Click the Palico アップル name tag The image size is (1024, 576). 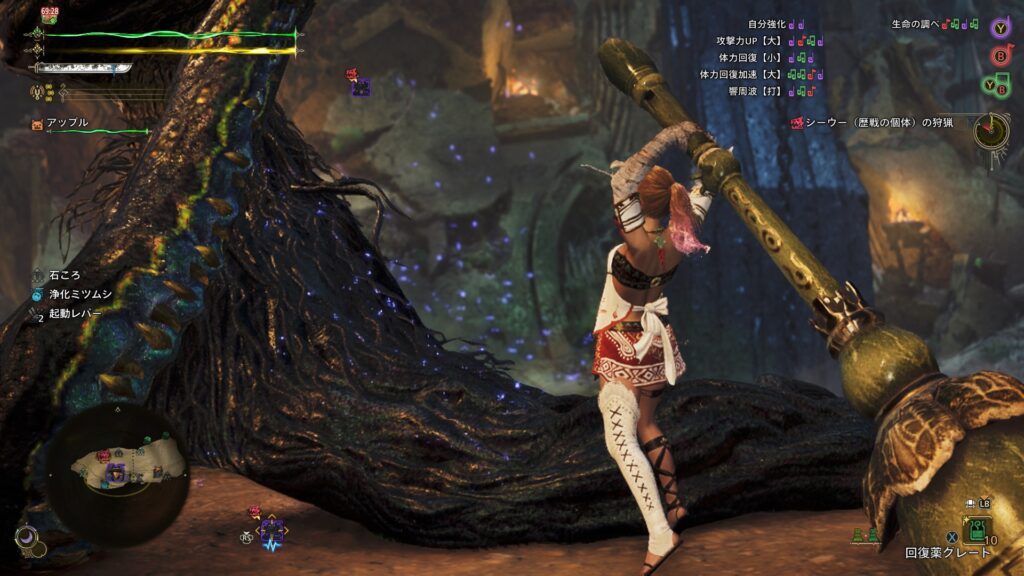[67, 122]
